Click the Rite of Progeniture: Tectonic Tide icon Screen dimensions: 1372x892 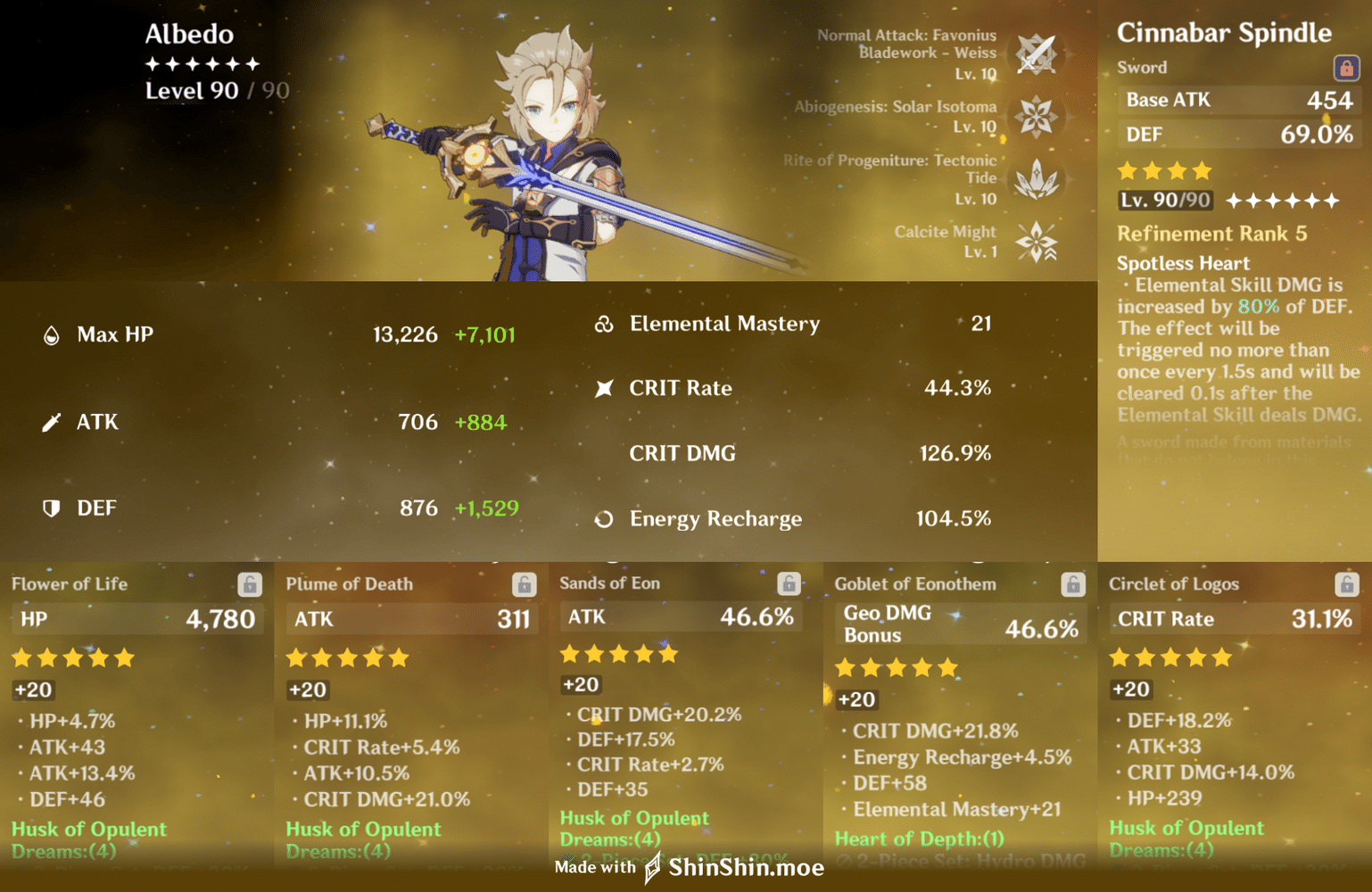(1037, 179)
